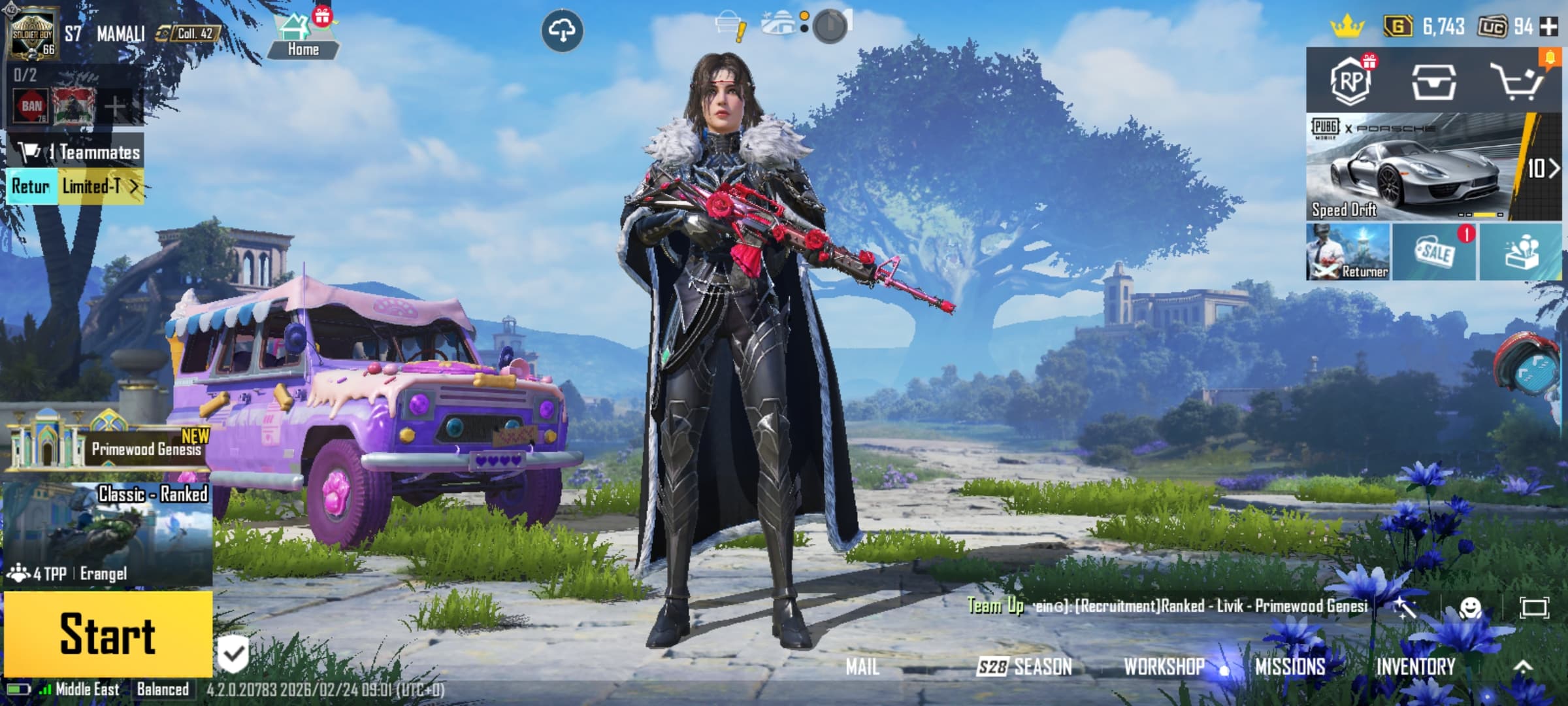Screen dimensions: 1568x706
Task: Open the Missions menu
Action: pos(1290,666)
